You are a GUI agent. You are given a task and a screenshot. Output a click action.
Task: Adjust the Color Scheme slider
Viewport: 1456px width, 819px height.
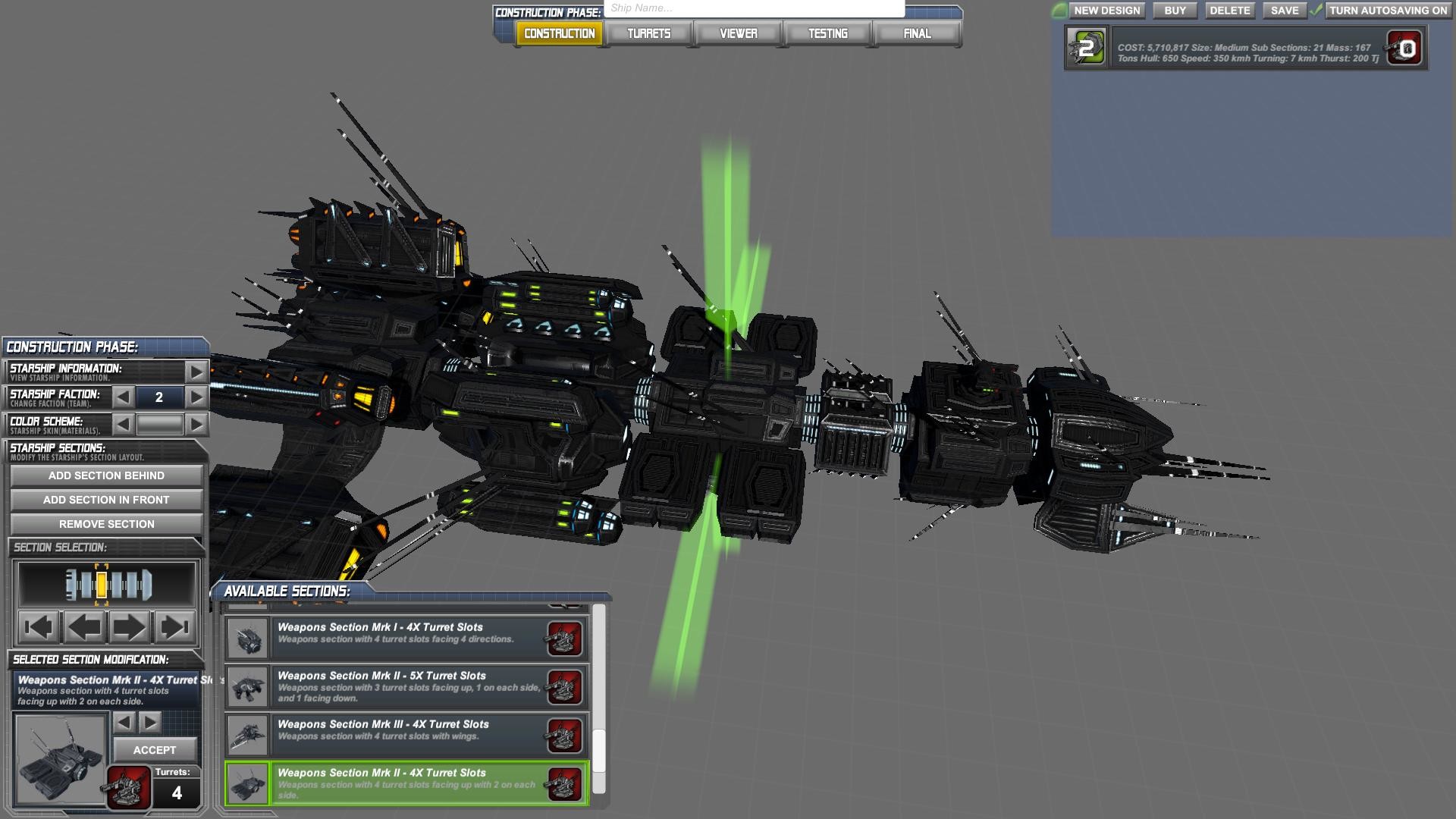(x=161, y=424)
